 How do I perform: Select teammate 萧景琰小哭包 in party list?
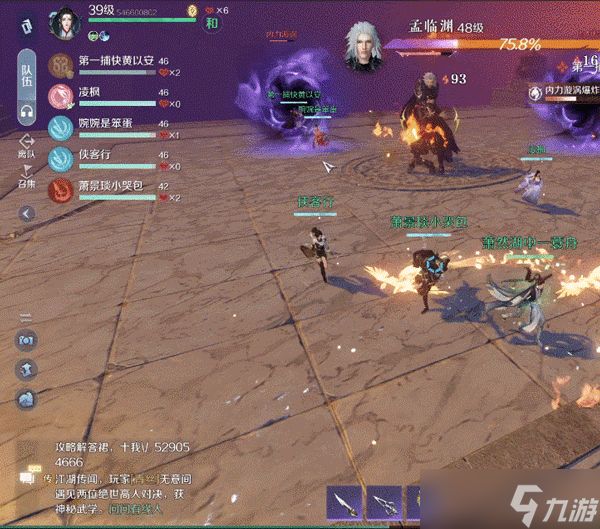pos(110,187)
